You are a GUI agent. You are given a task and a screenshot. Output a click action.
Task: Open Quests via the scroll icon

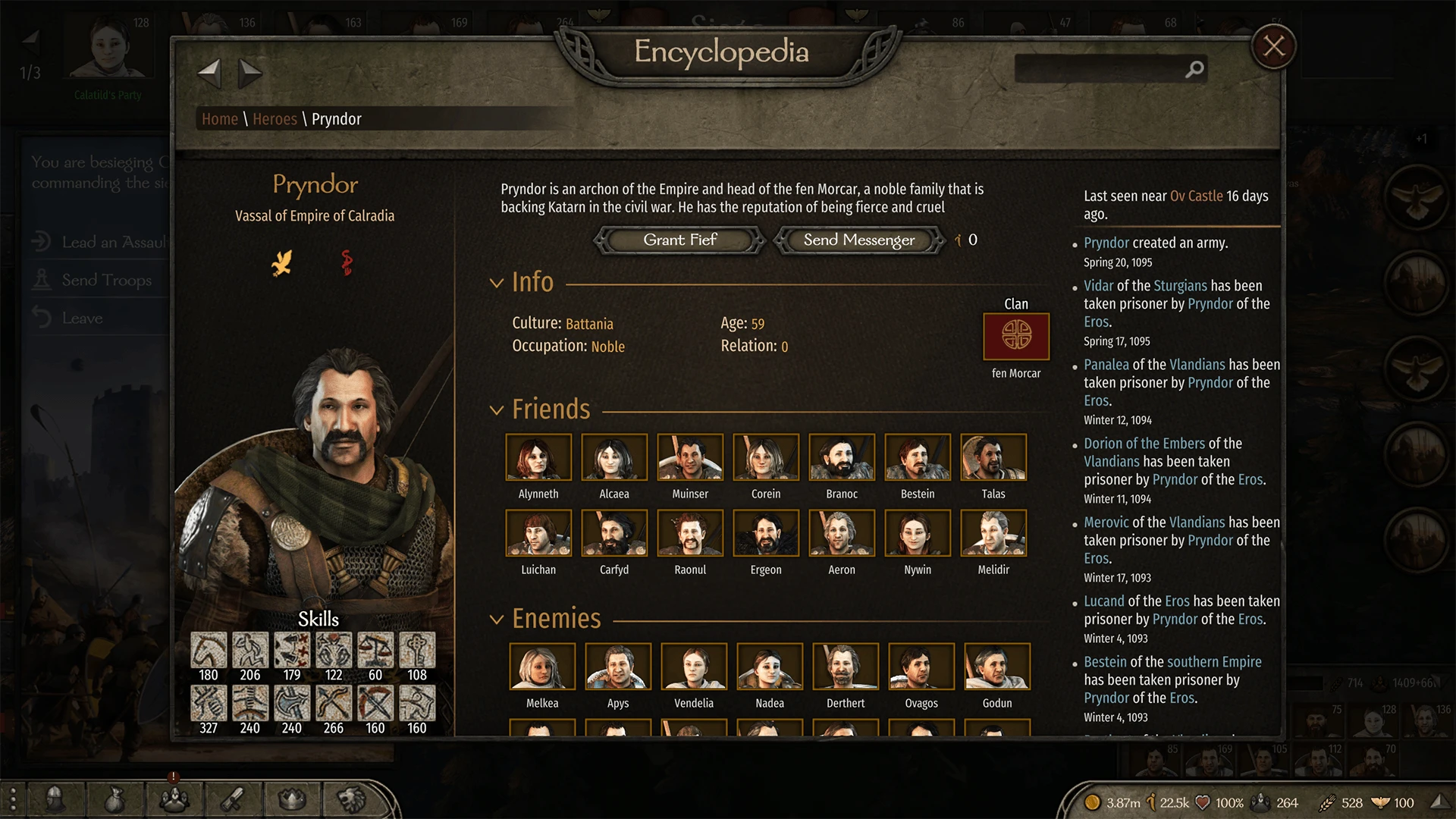234,799
